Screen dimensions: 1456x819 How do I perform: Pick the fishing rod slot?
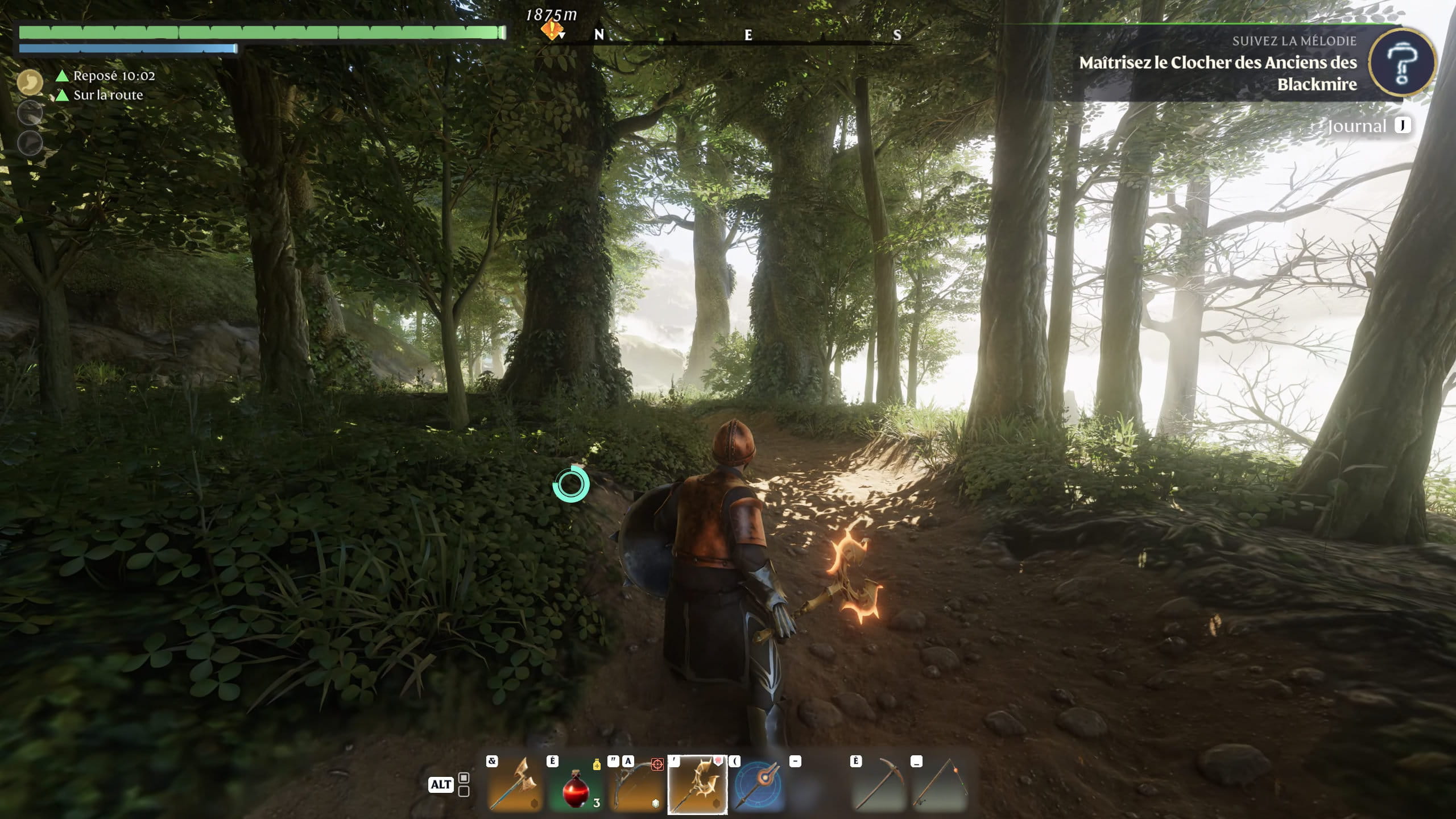point(940,785)
